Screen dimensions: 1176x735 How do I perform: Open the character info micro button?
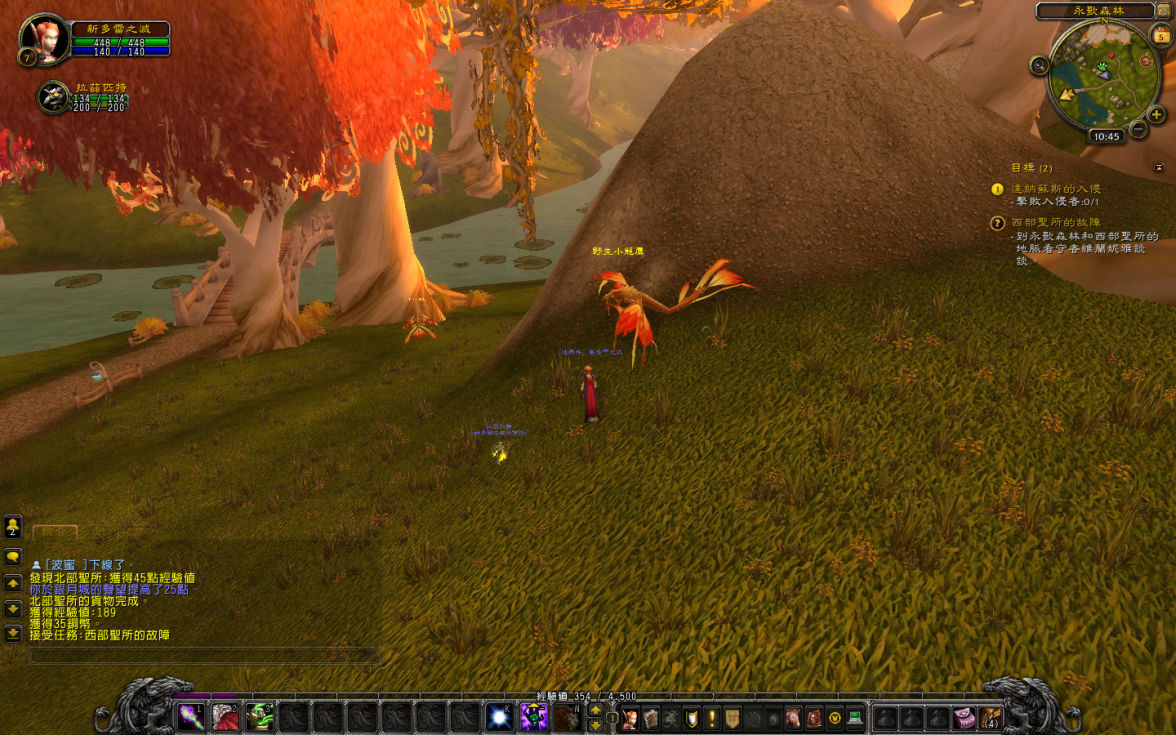pyautogui.click(x=631, y=717)
